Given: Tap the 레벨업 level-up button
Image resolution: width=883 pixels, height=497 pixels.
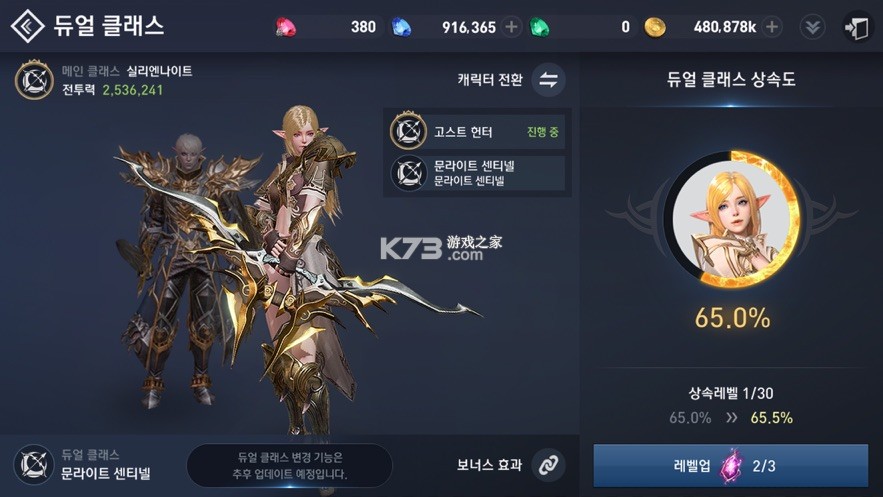Looking at the screenshot, I should tap(730, 465).
